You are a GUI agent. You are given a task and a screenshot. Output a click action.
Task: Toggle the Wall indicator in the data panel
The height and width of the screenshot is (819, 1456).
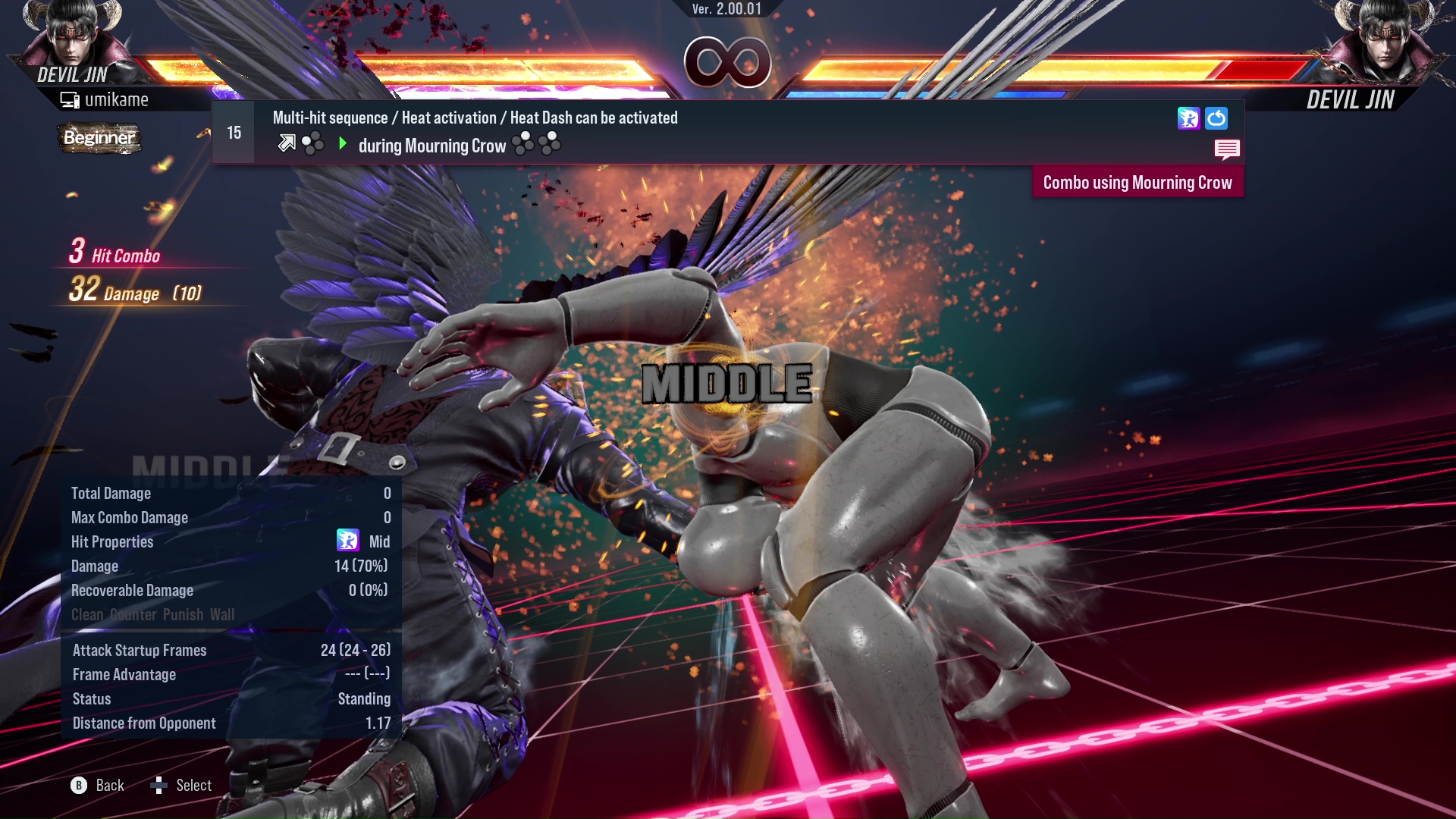(223, 615)
